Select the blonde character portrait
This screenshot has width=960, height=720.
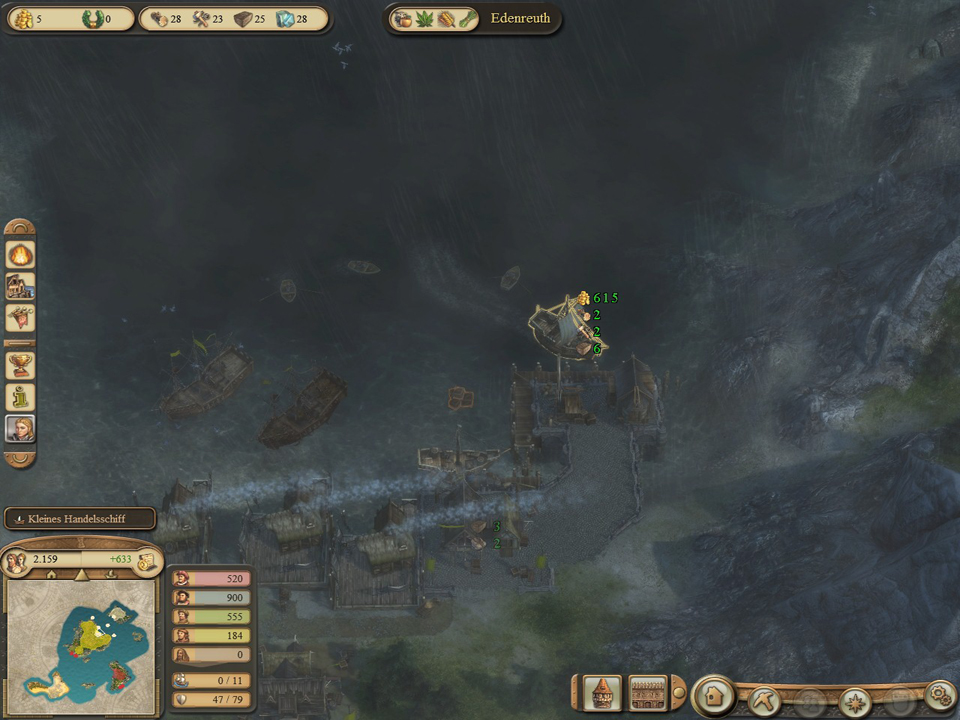point(20,429)
